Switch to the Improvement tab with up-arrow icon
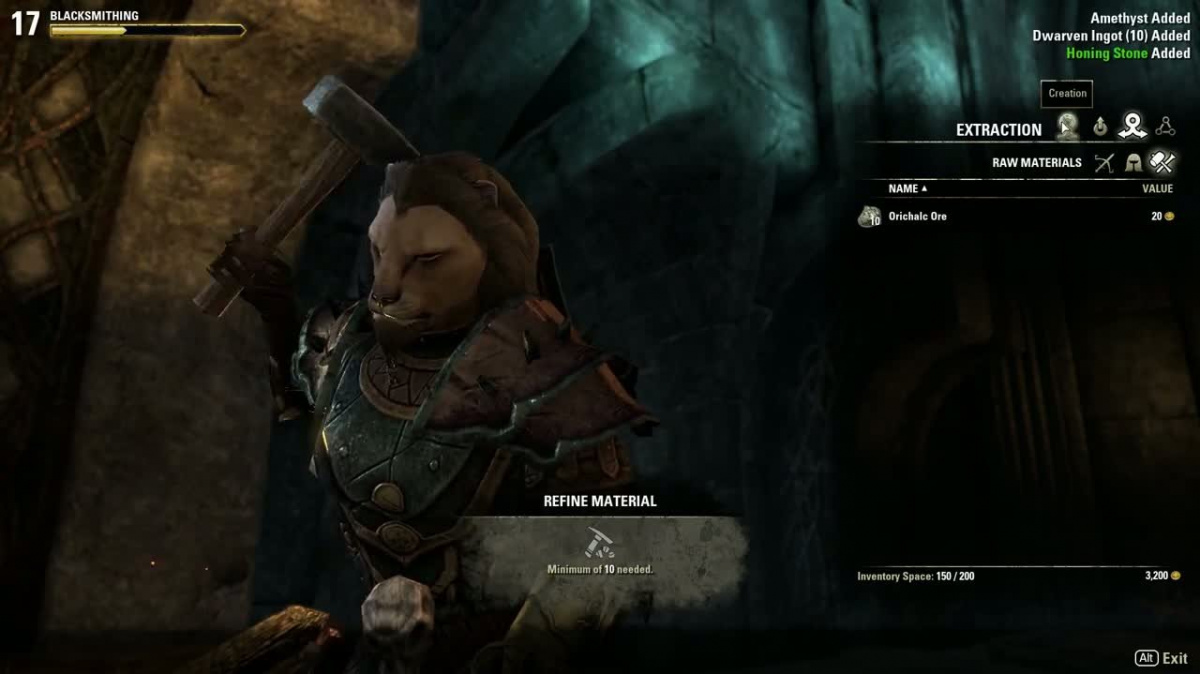1200x674 pixels. (x=1100, y=127)
